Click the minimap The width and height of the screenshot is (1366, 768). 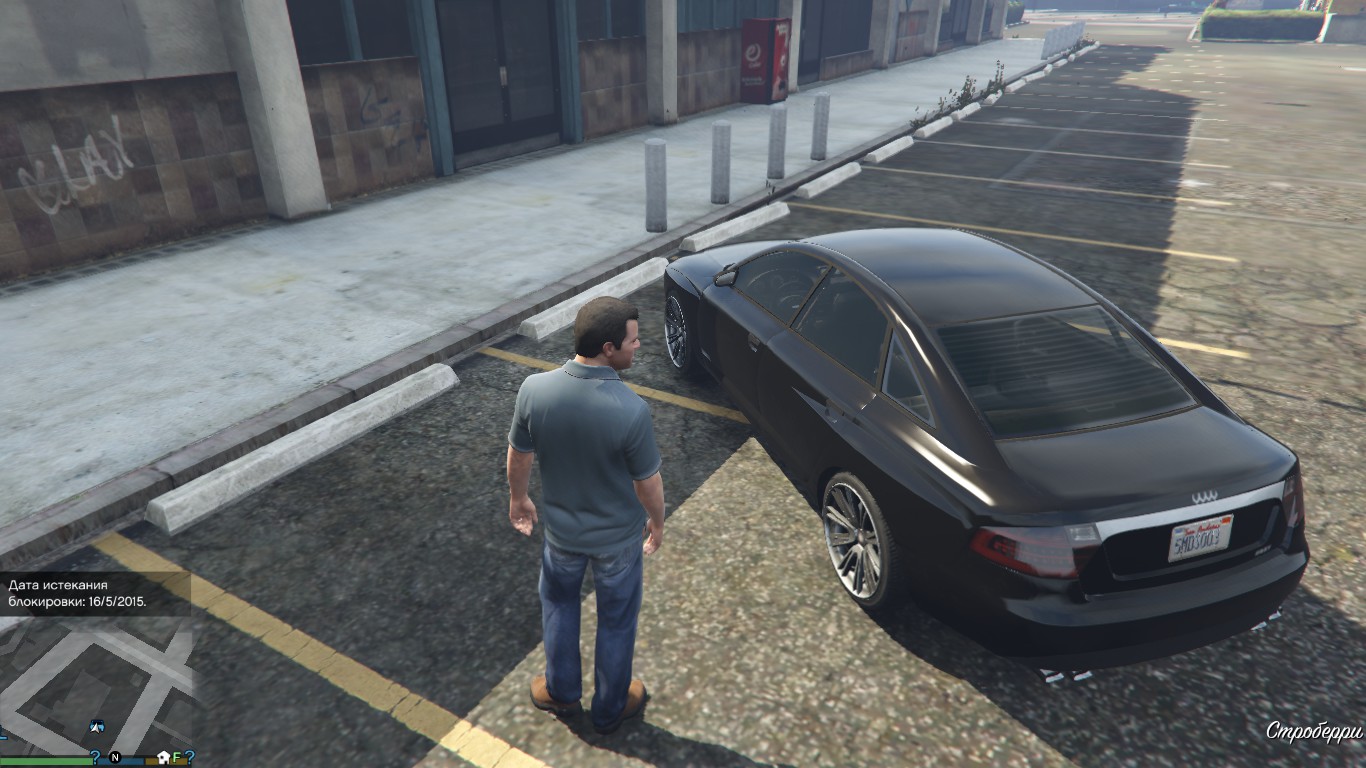[96, 690]
